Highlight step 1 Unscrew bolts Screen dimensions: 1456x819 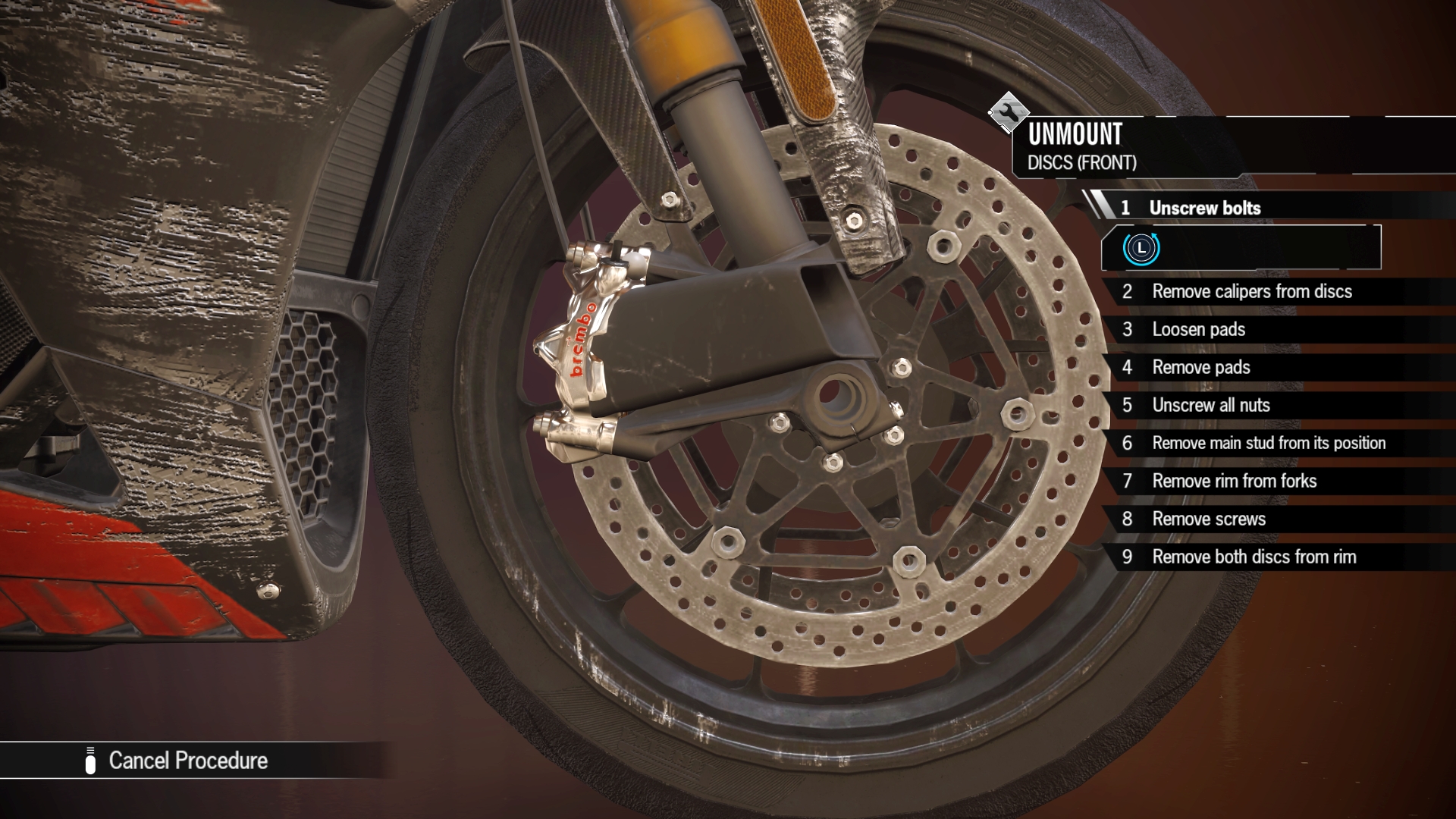[1204, 207]
